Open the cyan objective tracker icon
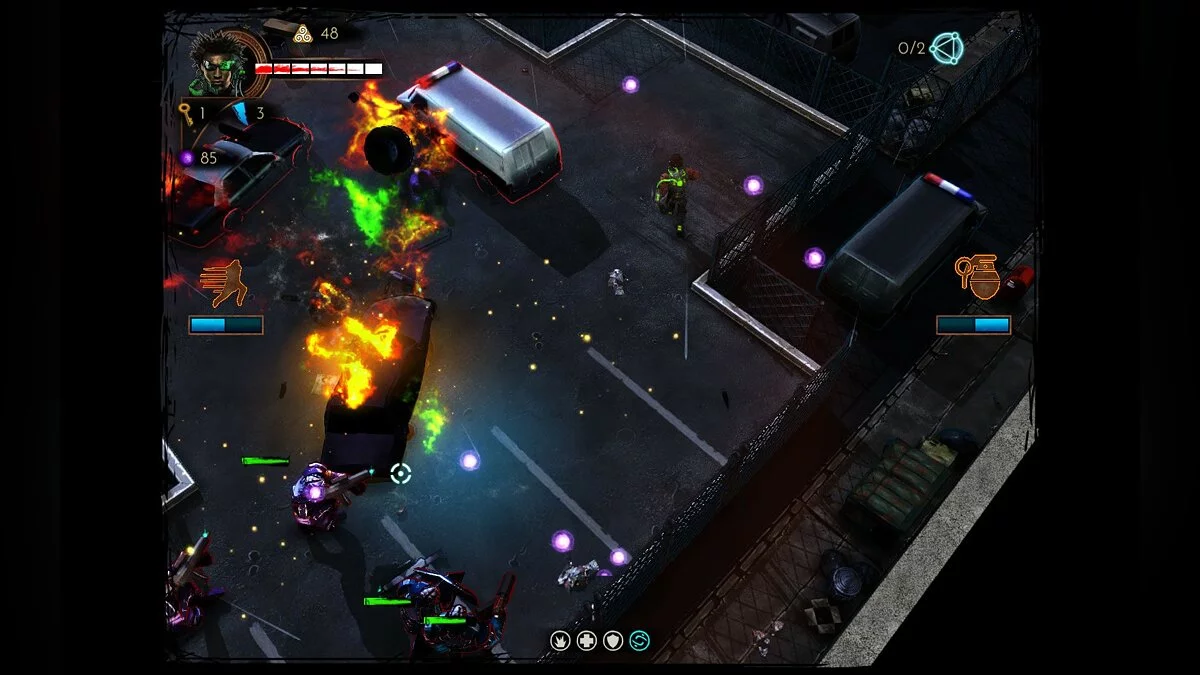This screenshot has width=1200, height=675. (x=946, y=48)
